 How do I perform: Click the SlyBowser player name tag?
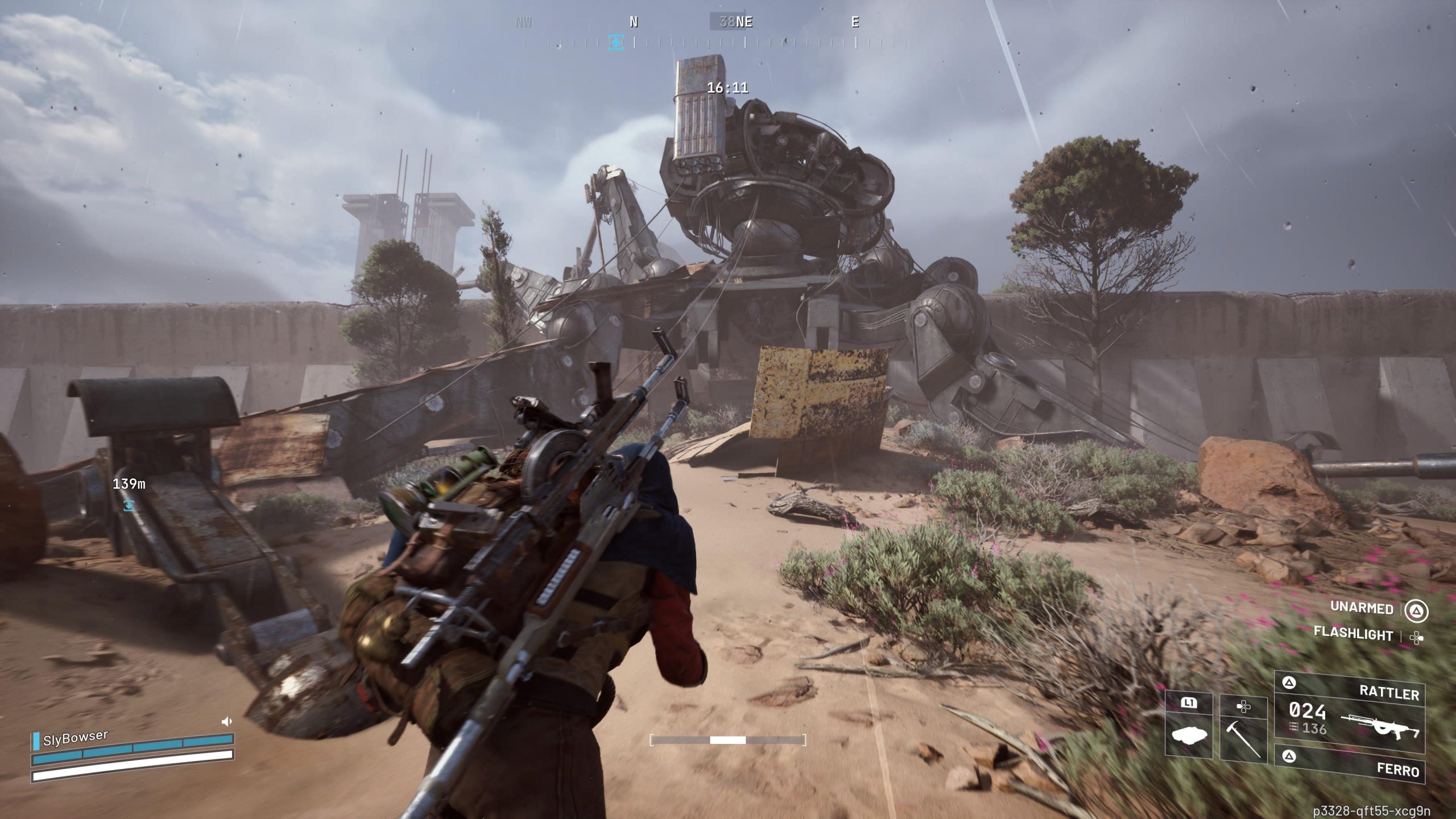click(x=75, y=738)
